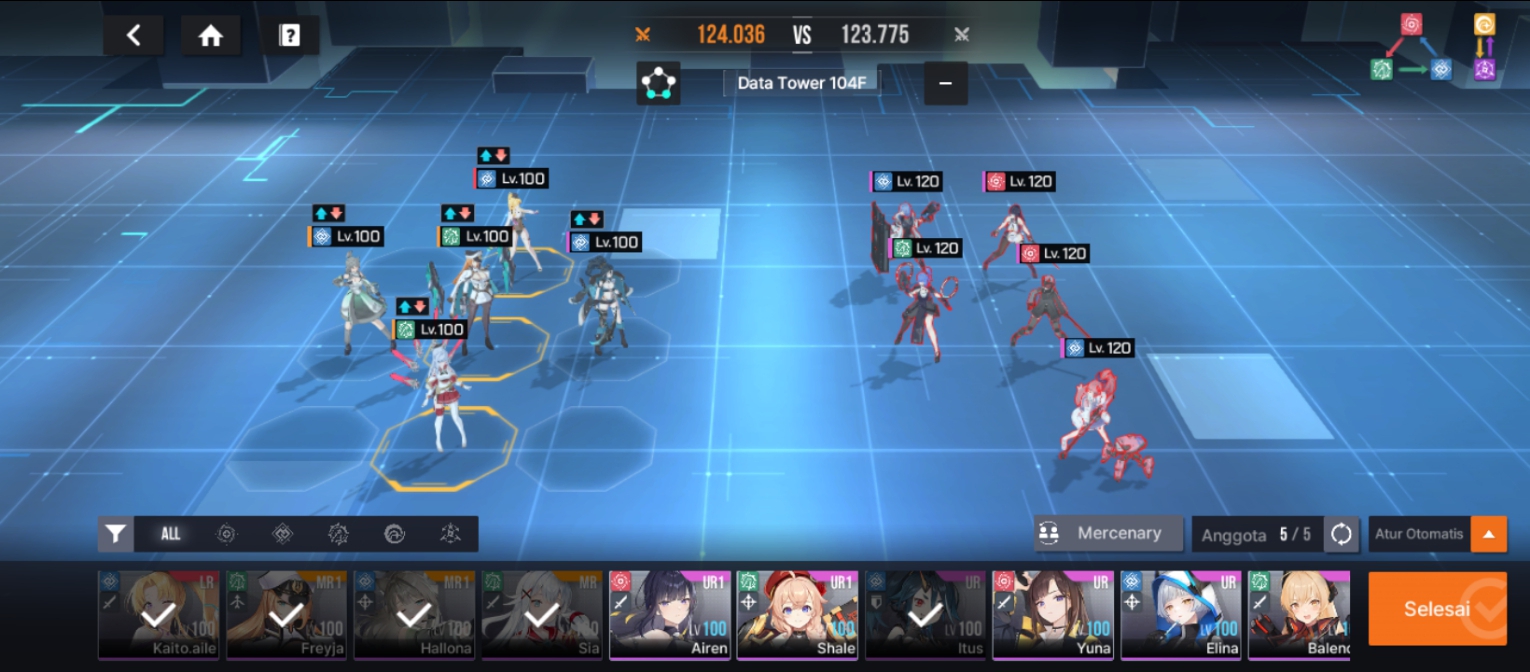1530x672 pixels.
Task: Deselect the Kaito.aile character card
Action: coord(159,615)
